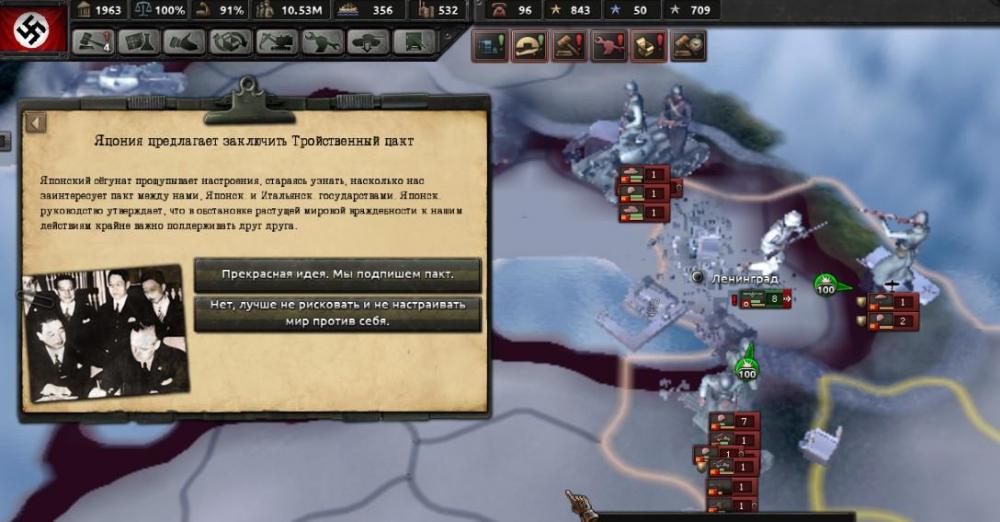Open the Production screen with the wrench icon
The width and height of the screenshot is (1000, 522).
point(322,42)
